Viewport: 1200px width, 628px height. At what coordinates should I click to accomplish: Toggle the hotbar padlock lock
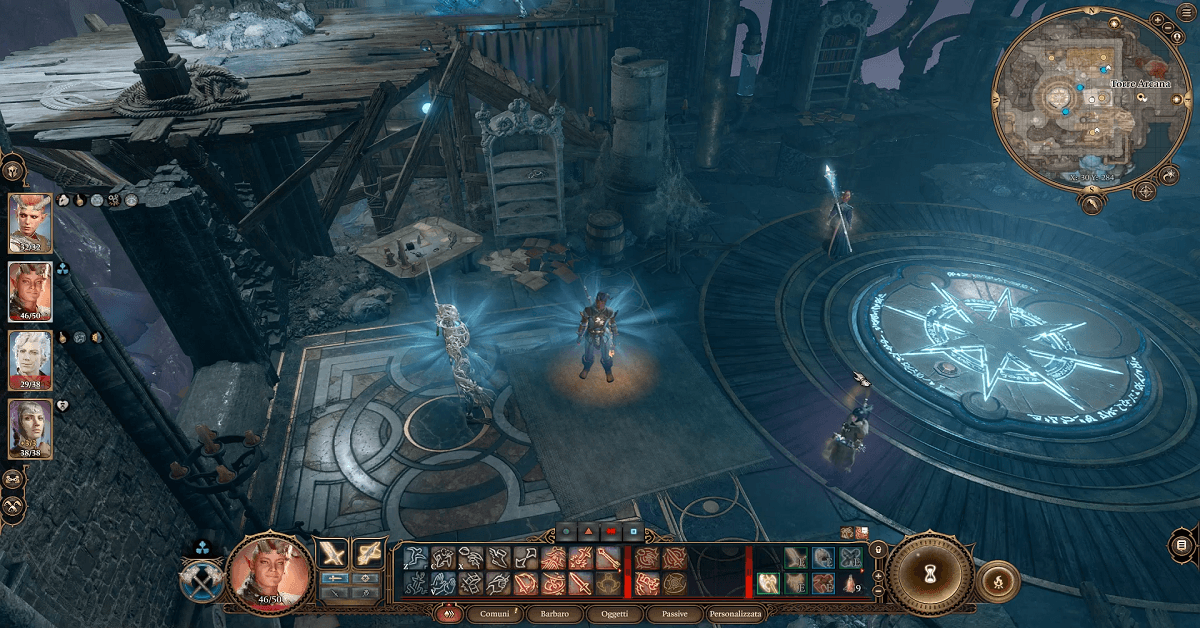point(876,549)
